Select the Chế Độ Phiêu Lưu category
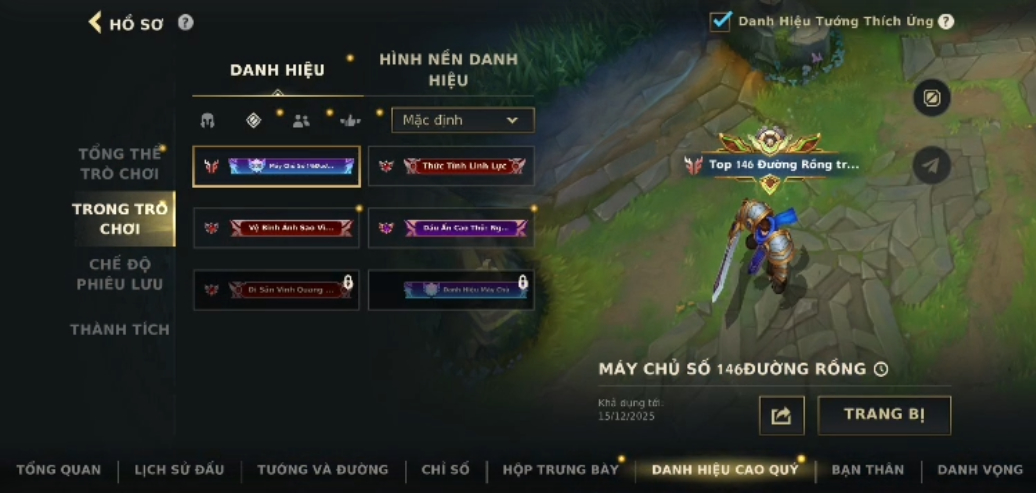 click(120, 274)
